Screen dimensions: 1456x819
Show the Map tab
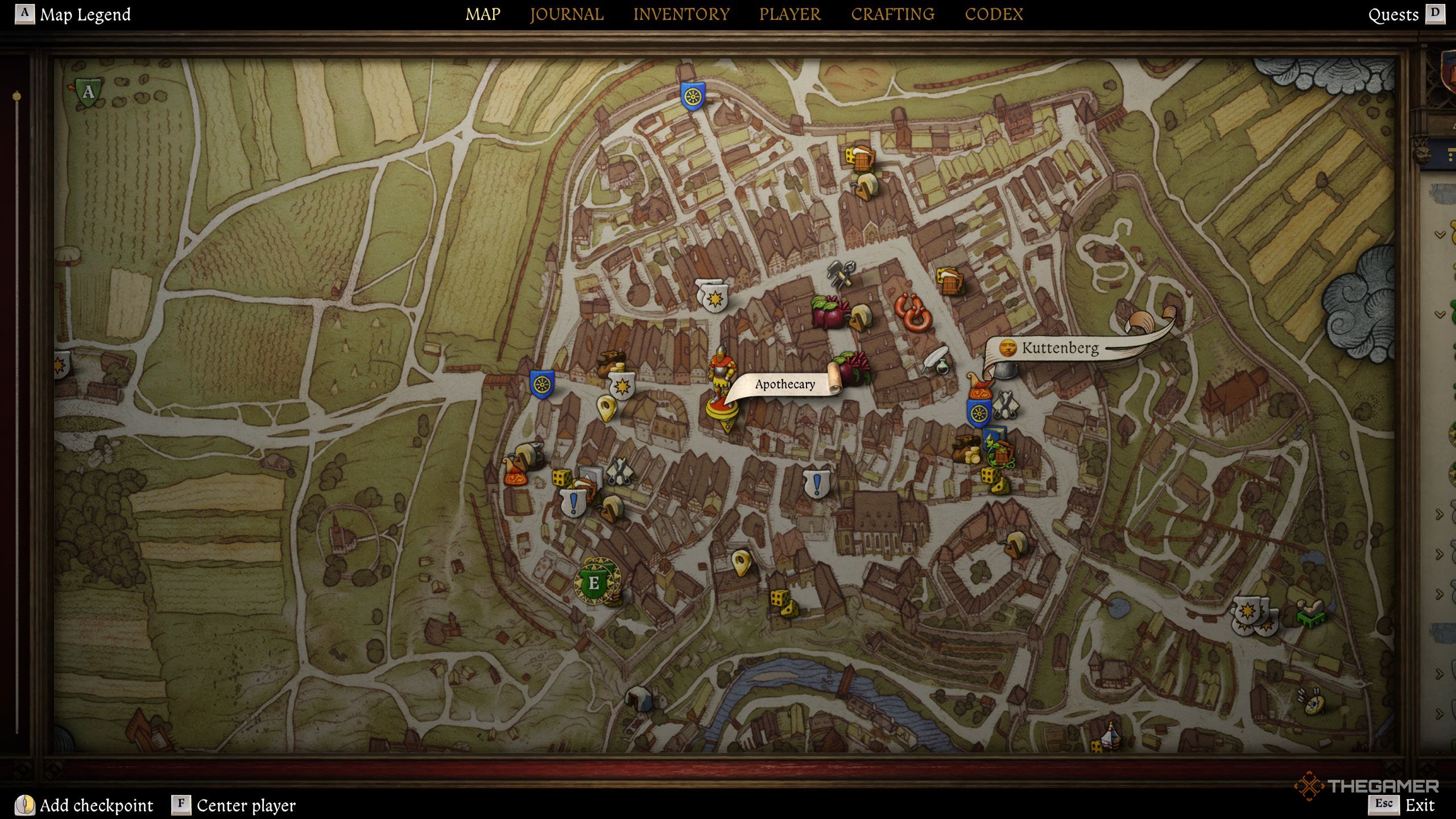point(483,14)
